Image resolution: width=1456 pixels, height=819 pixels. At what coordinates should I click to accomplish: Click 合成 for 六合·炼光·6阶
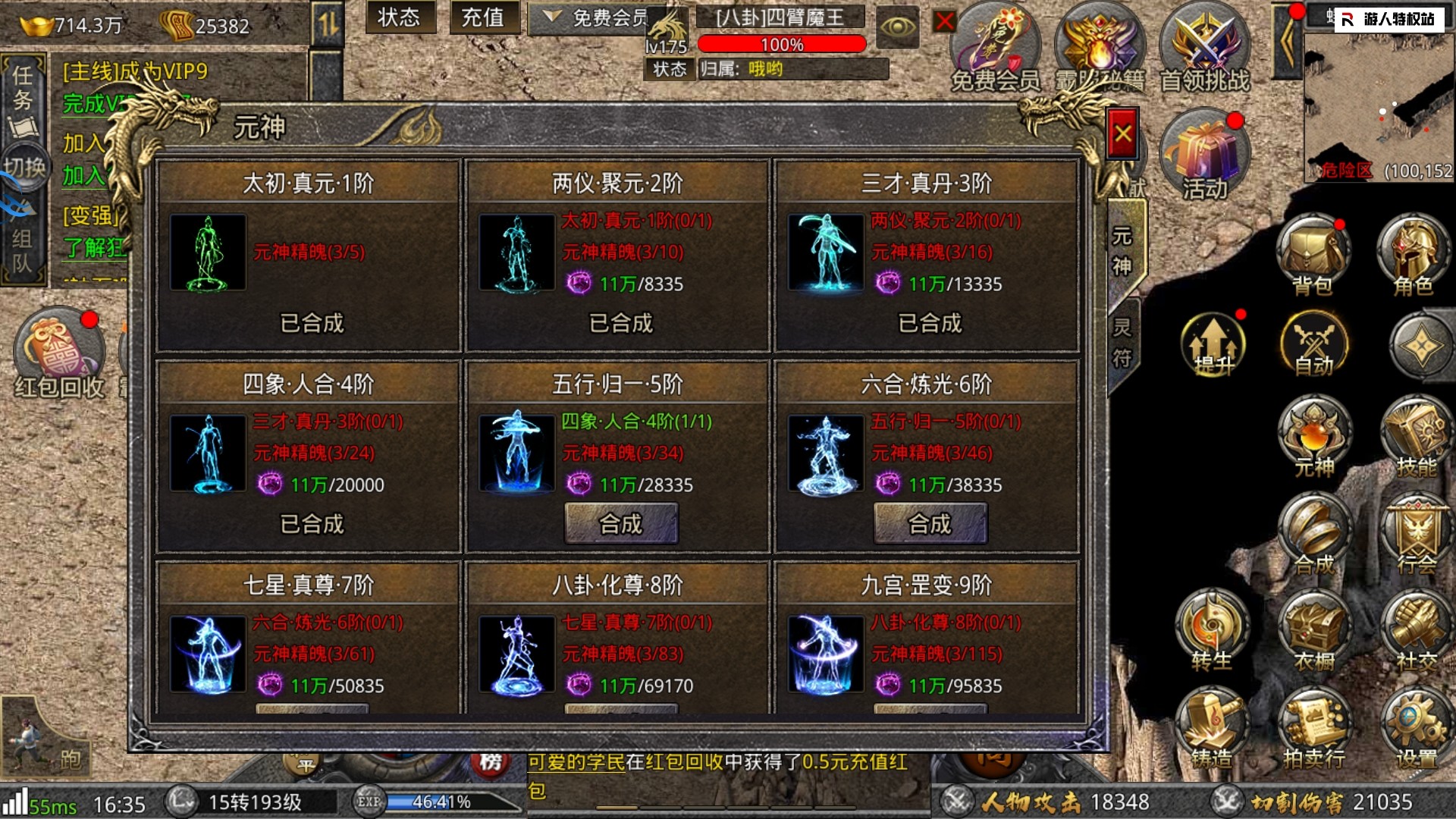[930, 523]
